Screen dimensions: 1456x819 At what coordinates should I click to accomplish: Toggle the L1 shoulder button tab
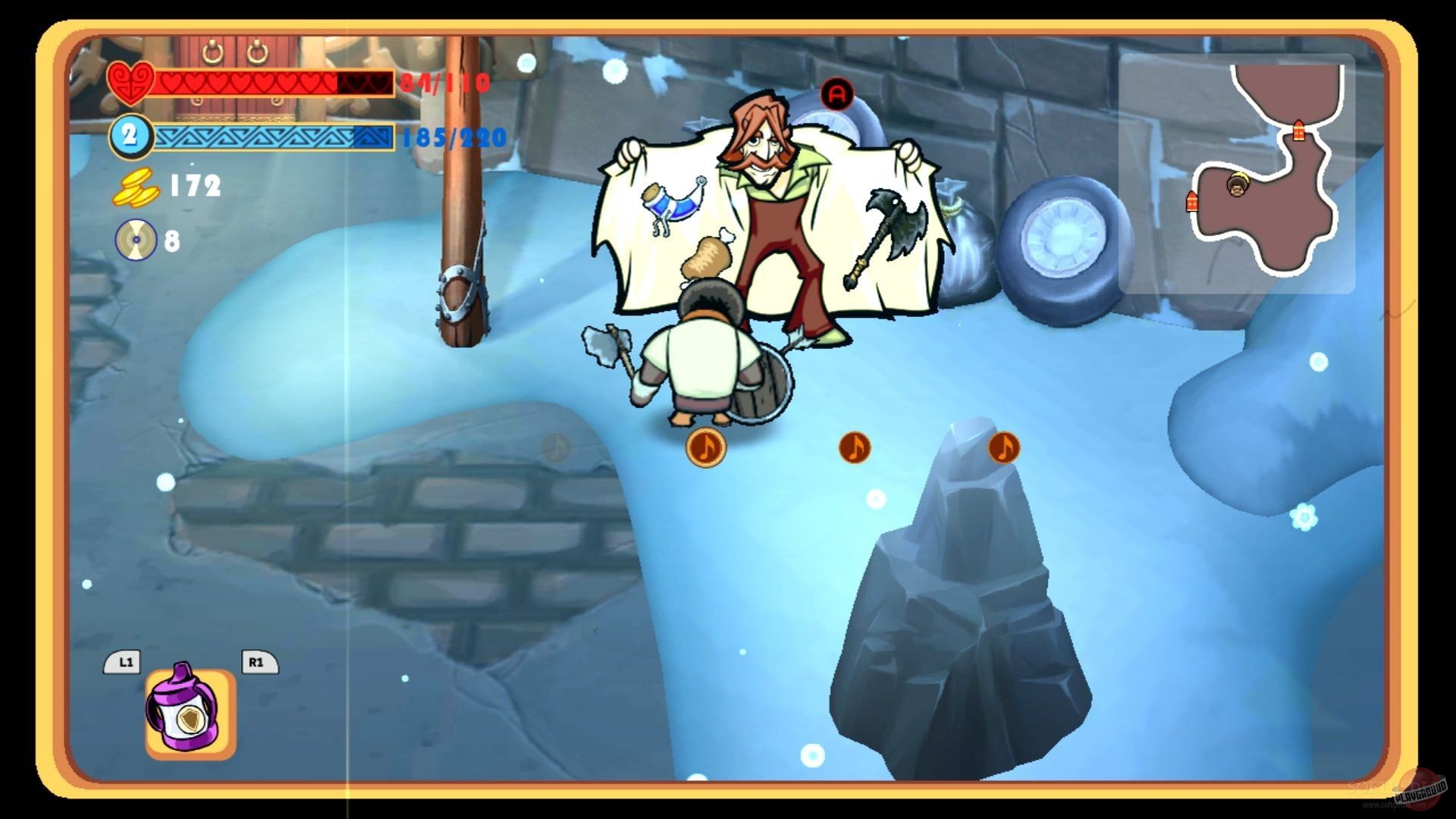pos(126,662)
